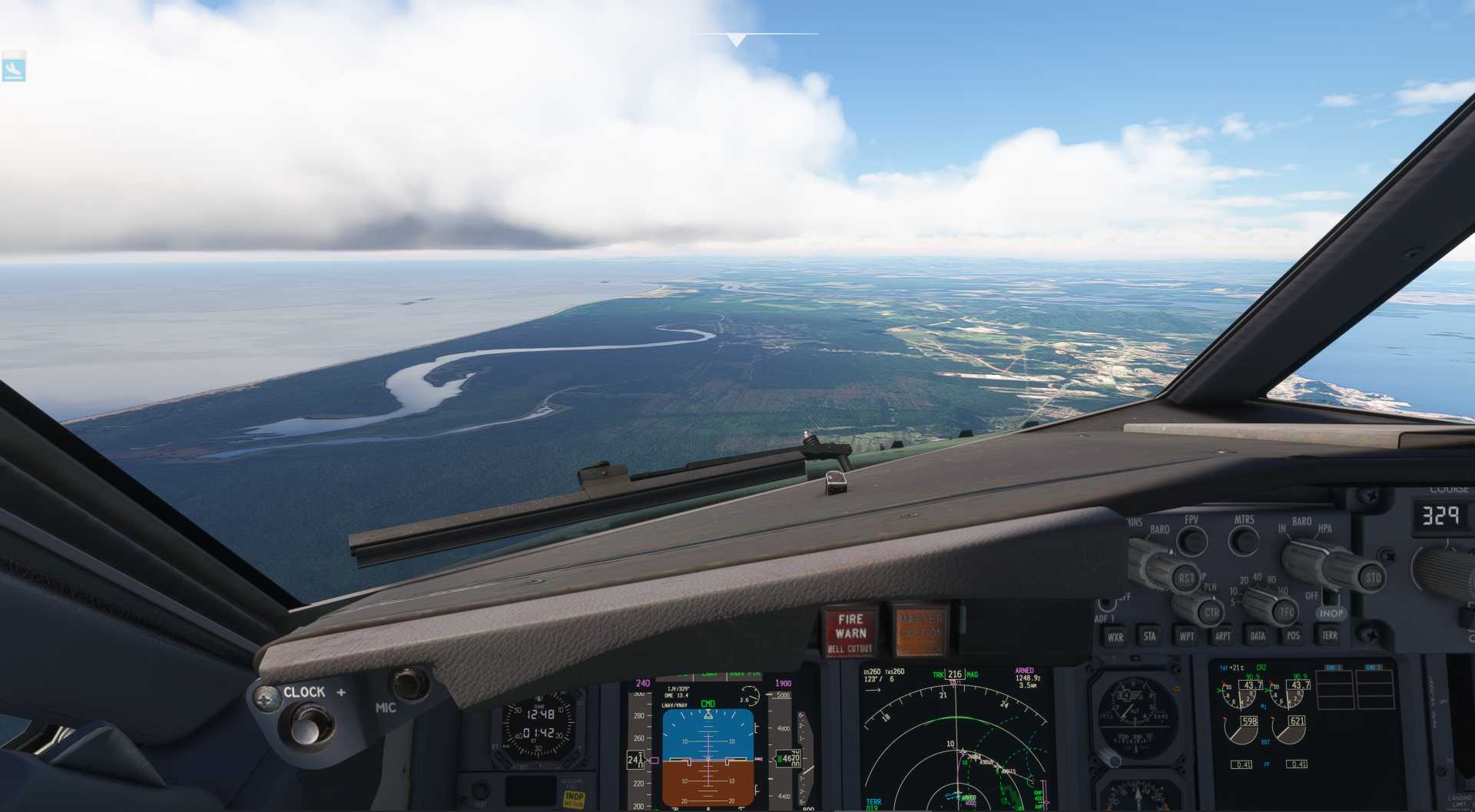Show waypoints with the WPT button
Viewport: 1475px width, 812px height.
click(1186, 636)
